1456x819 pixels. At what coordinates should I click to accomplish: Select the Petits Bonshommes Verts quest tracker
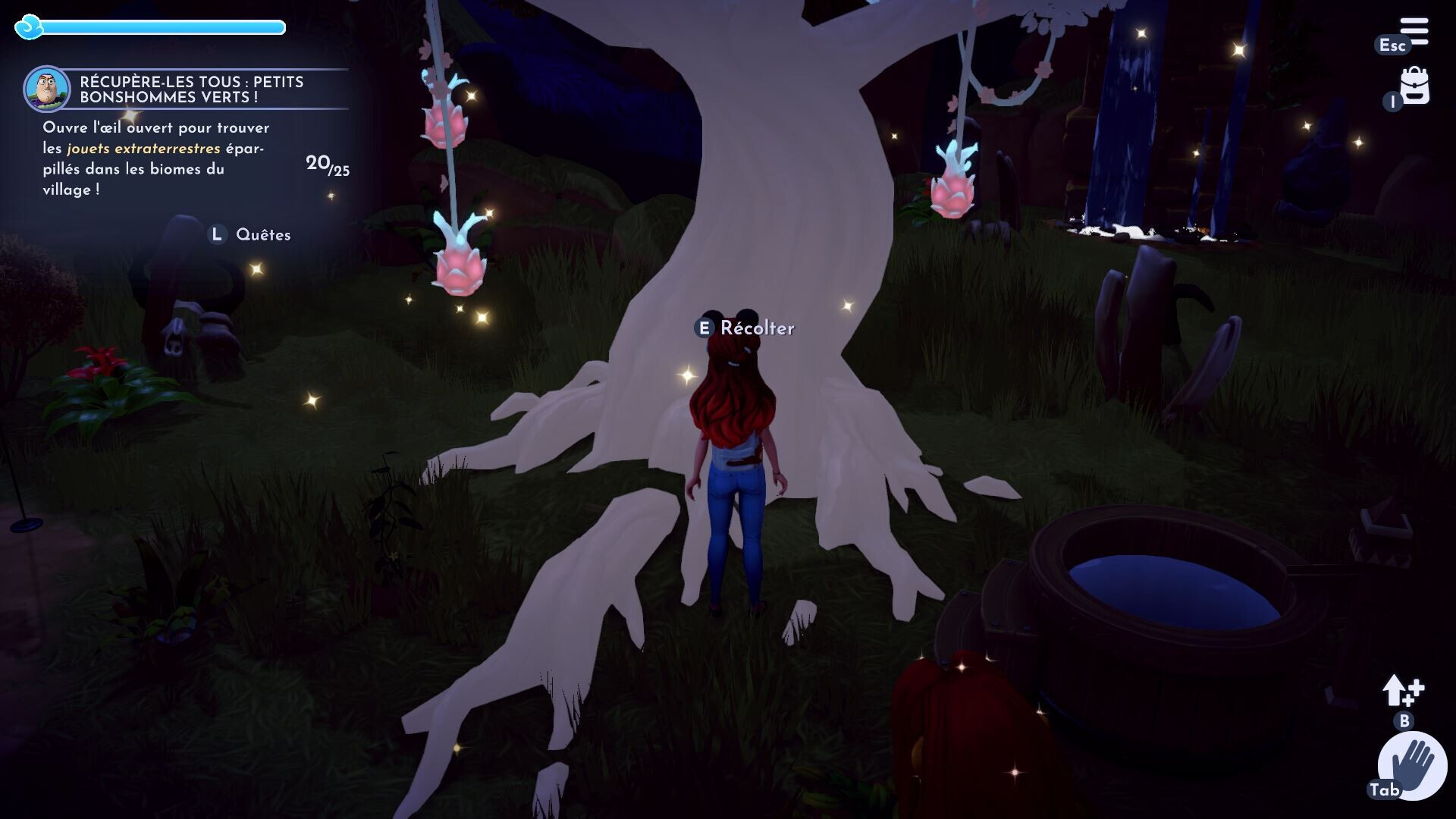[x=191, y=89]
